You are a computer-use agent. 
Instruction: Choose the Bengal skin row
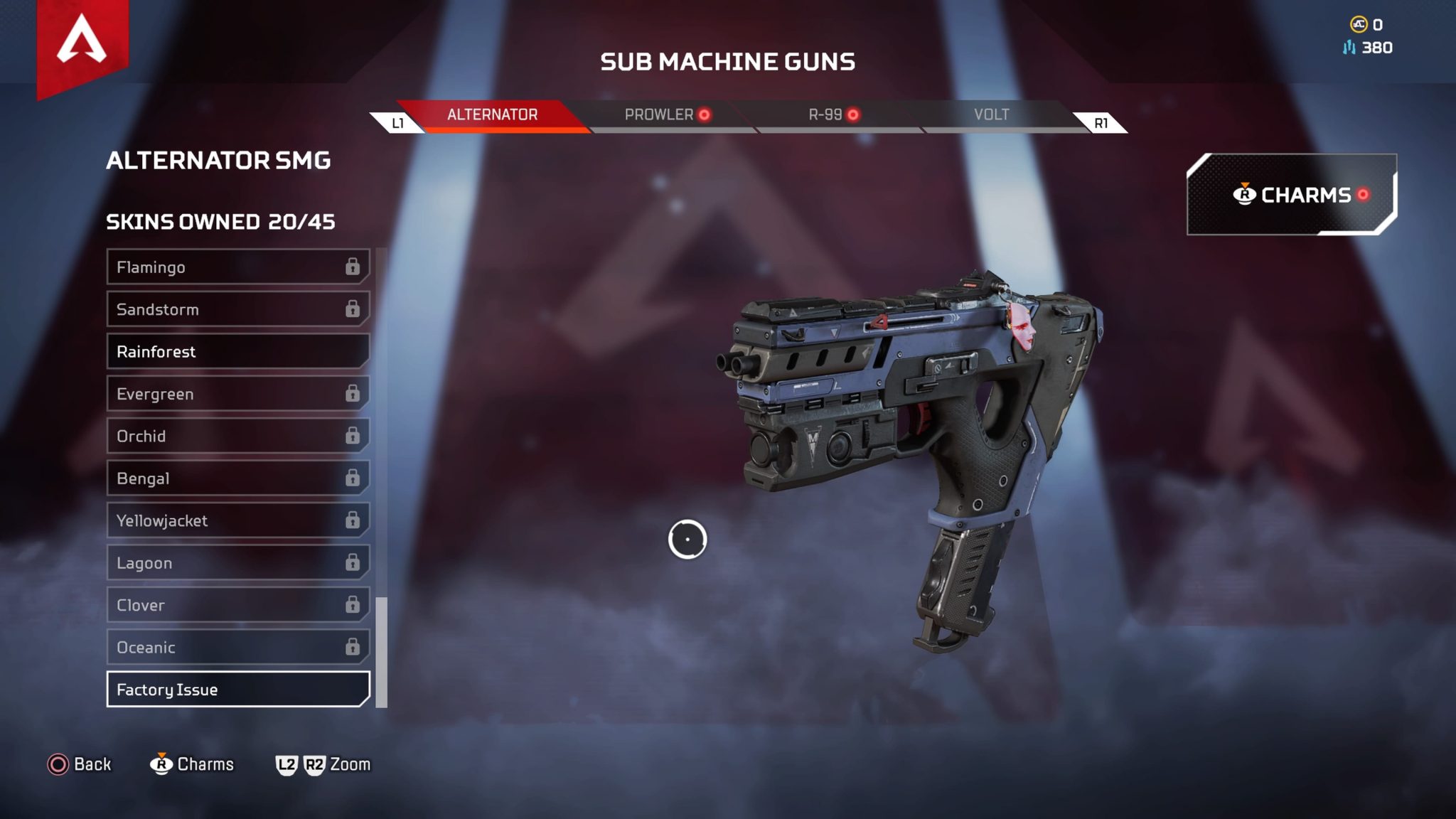[237, 478]
